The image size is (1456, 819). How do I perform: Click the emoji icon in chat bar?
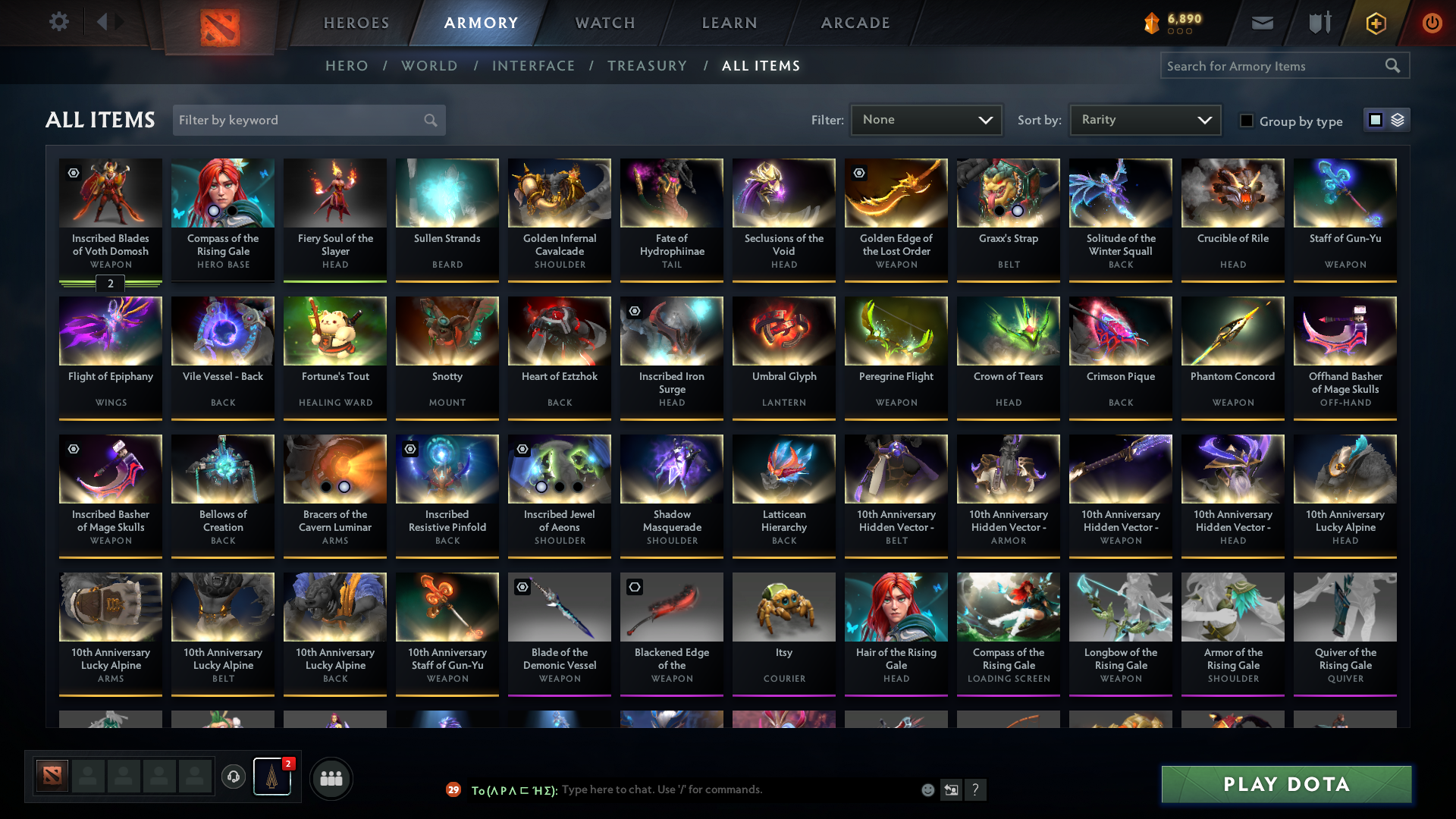pyautogui.click(x=927, y=789)
